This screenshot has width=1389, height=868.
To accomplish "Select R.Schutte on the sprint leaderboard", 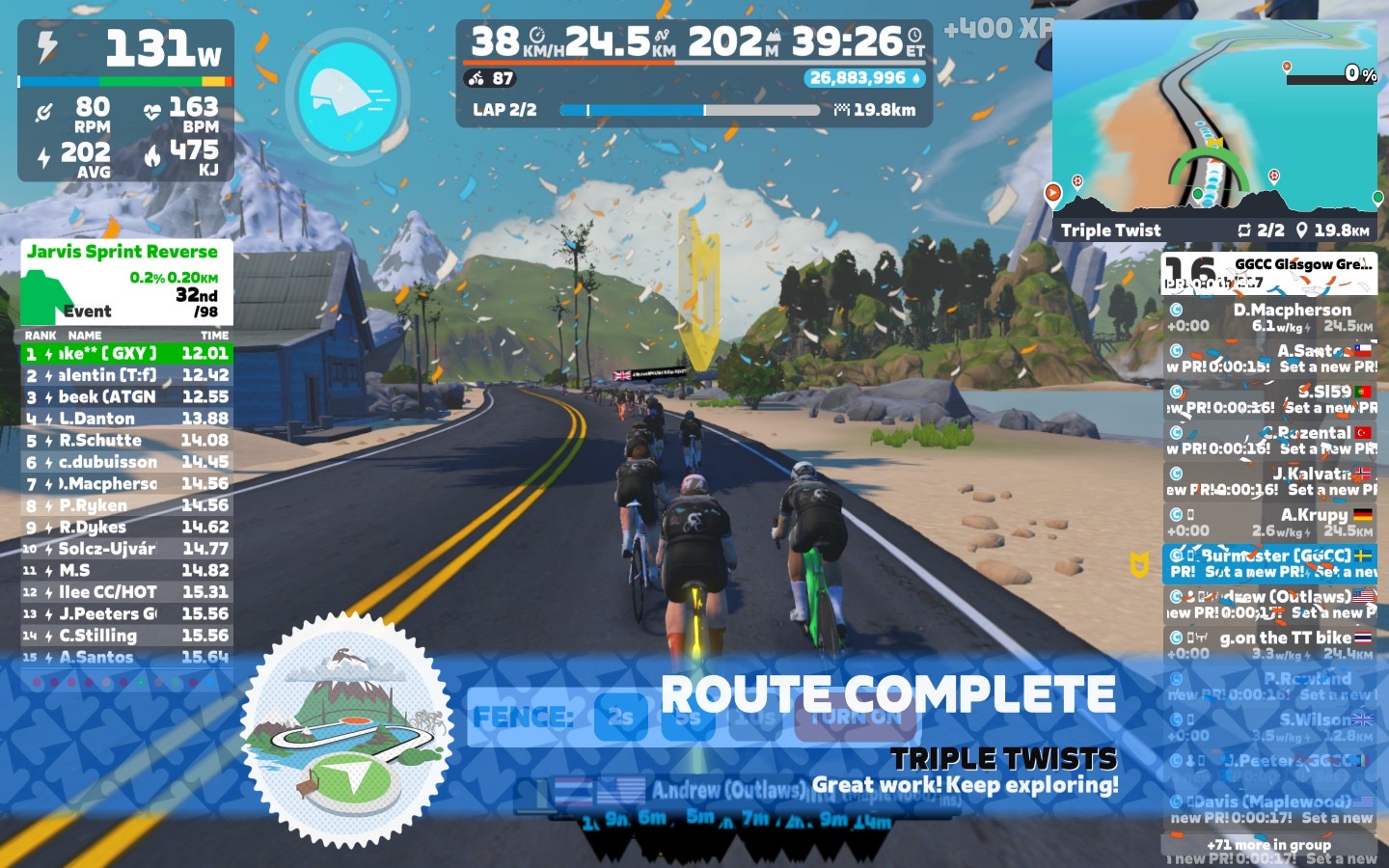I will 126,440.
